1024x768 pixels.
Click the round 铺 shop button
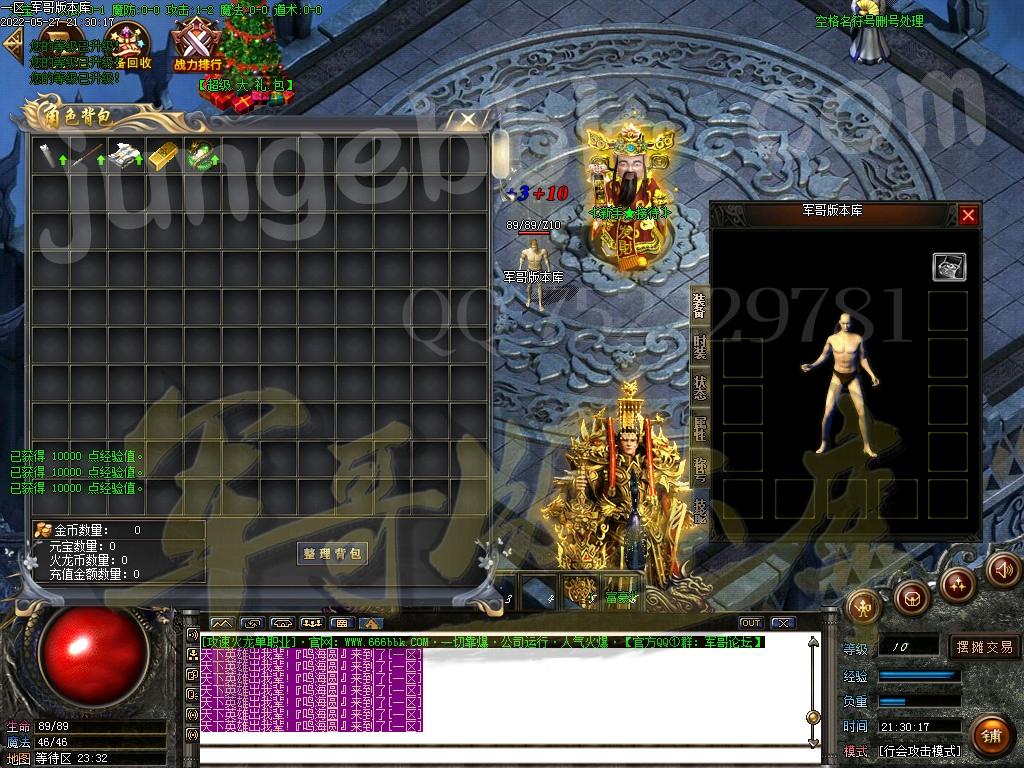(990, 736)
